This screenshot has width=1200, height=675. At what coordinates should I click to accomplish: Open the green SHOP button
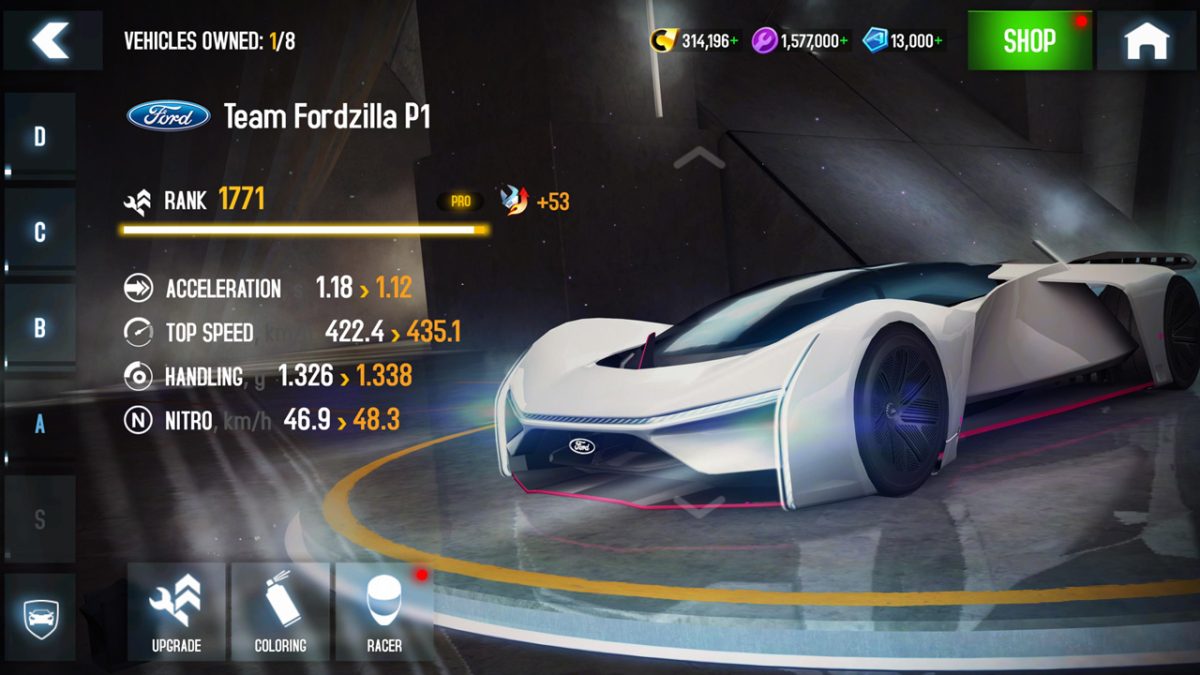coord(1029,41)
